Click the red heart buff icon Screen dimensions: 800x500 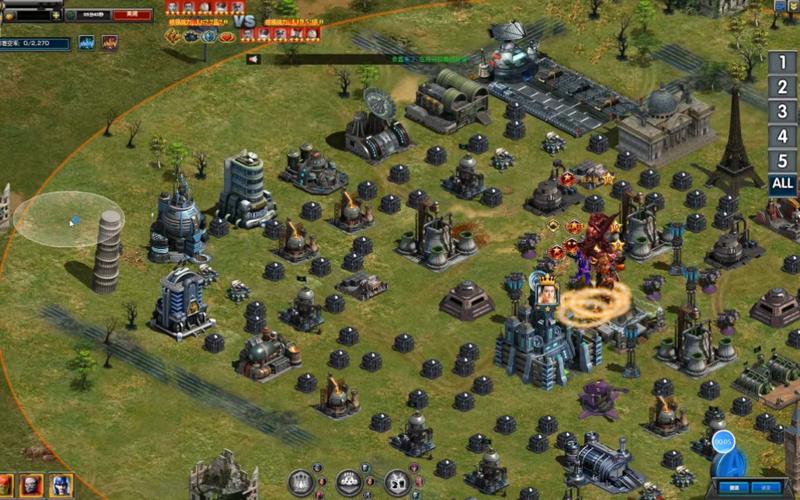click(227, 36)
